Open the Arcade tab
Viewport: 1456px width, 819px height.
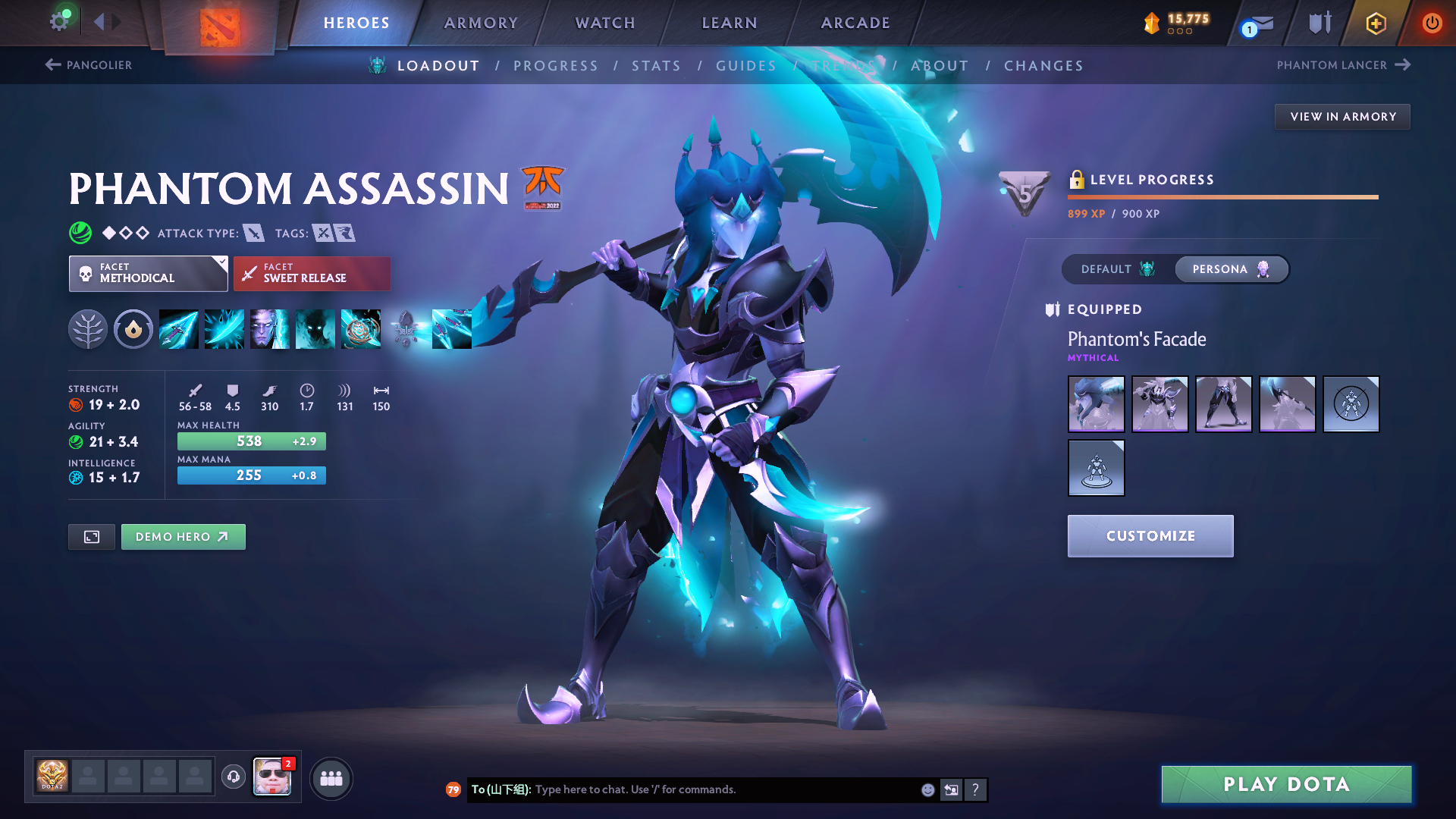coord(855,23)
